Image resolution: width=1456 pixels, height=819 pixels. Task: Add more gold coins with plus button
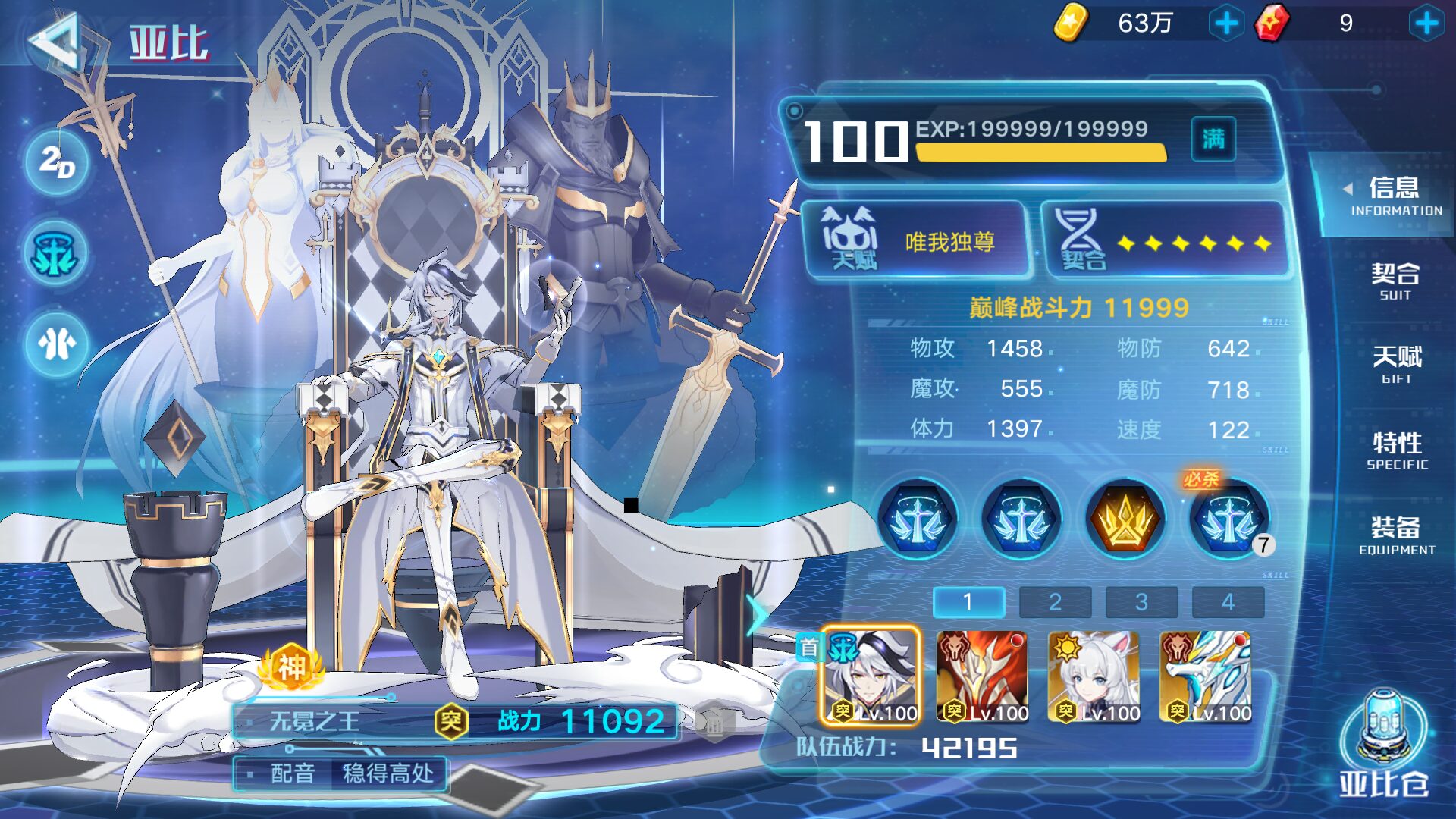[1225, 24]
